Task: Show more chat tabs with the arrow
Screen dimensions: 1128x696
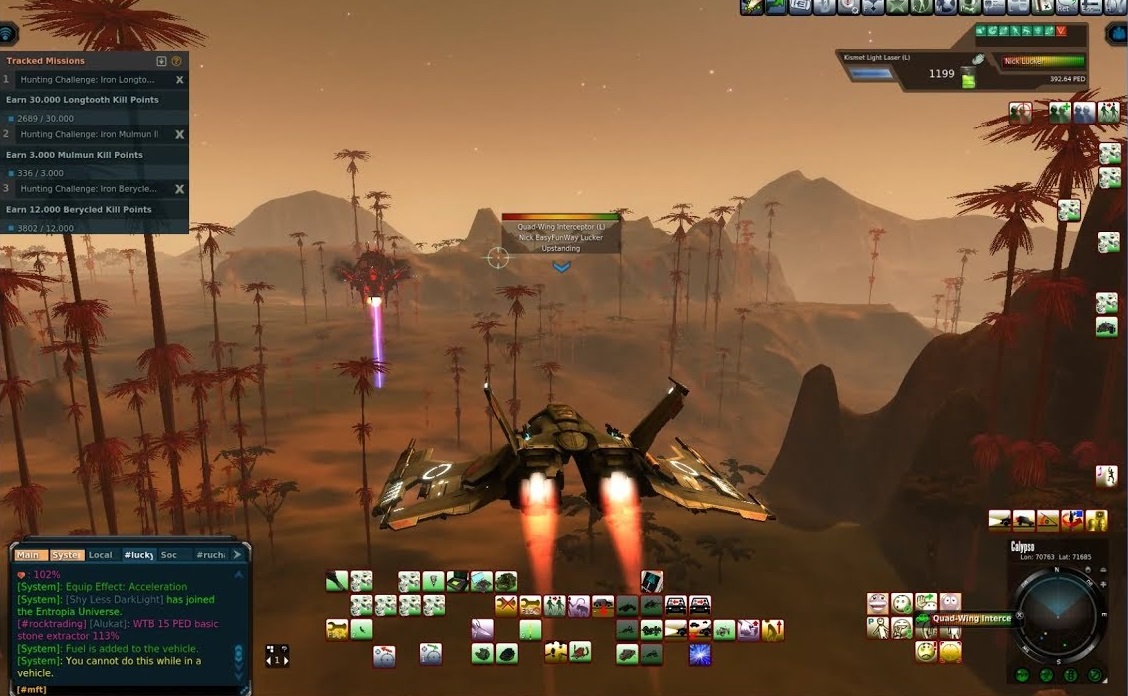Action: pos(237,554)
